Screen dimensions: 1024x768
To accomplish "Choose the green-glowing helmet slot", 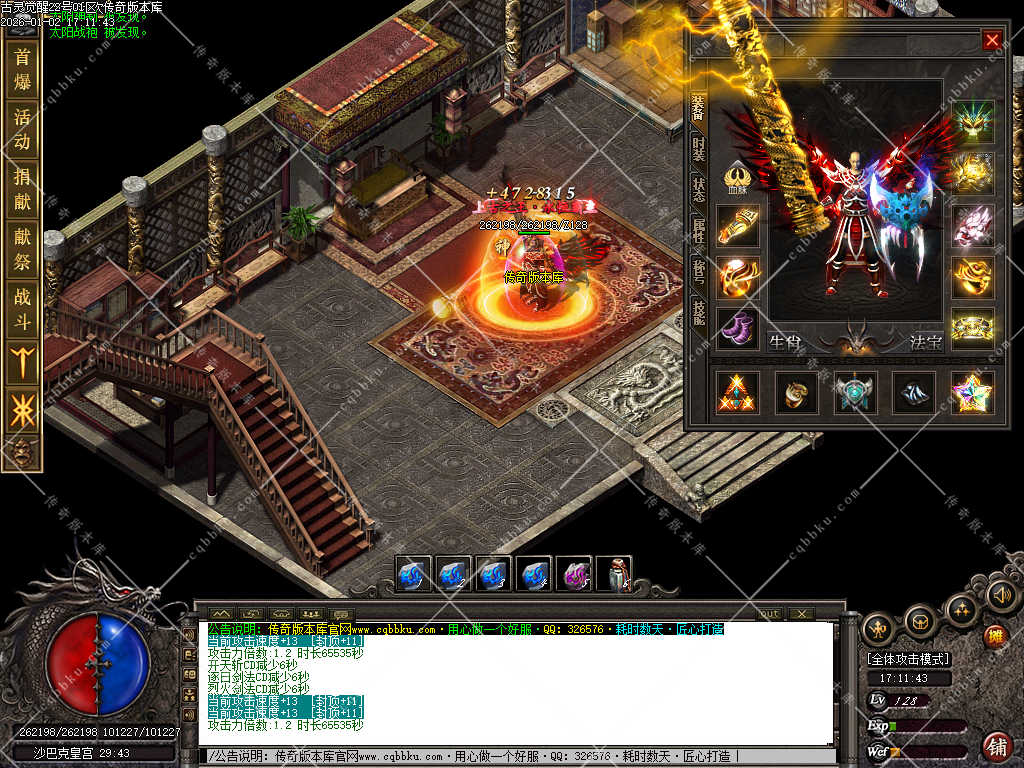I will point(972,121).
